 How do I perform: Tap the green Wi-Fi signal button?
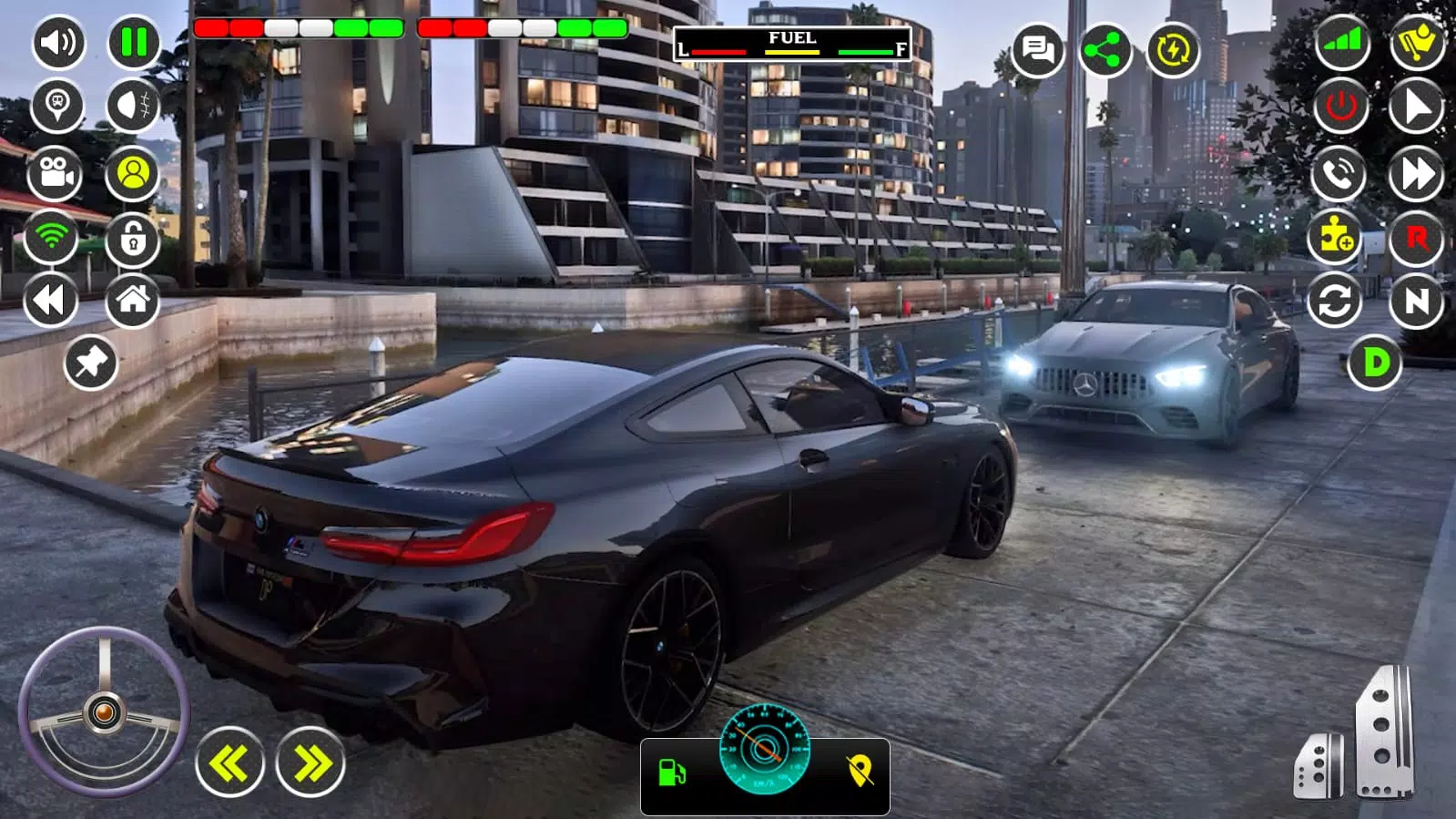point(52,237)
